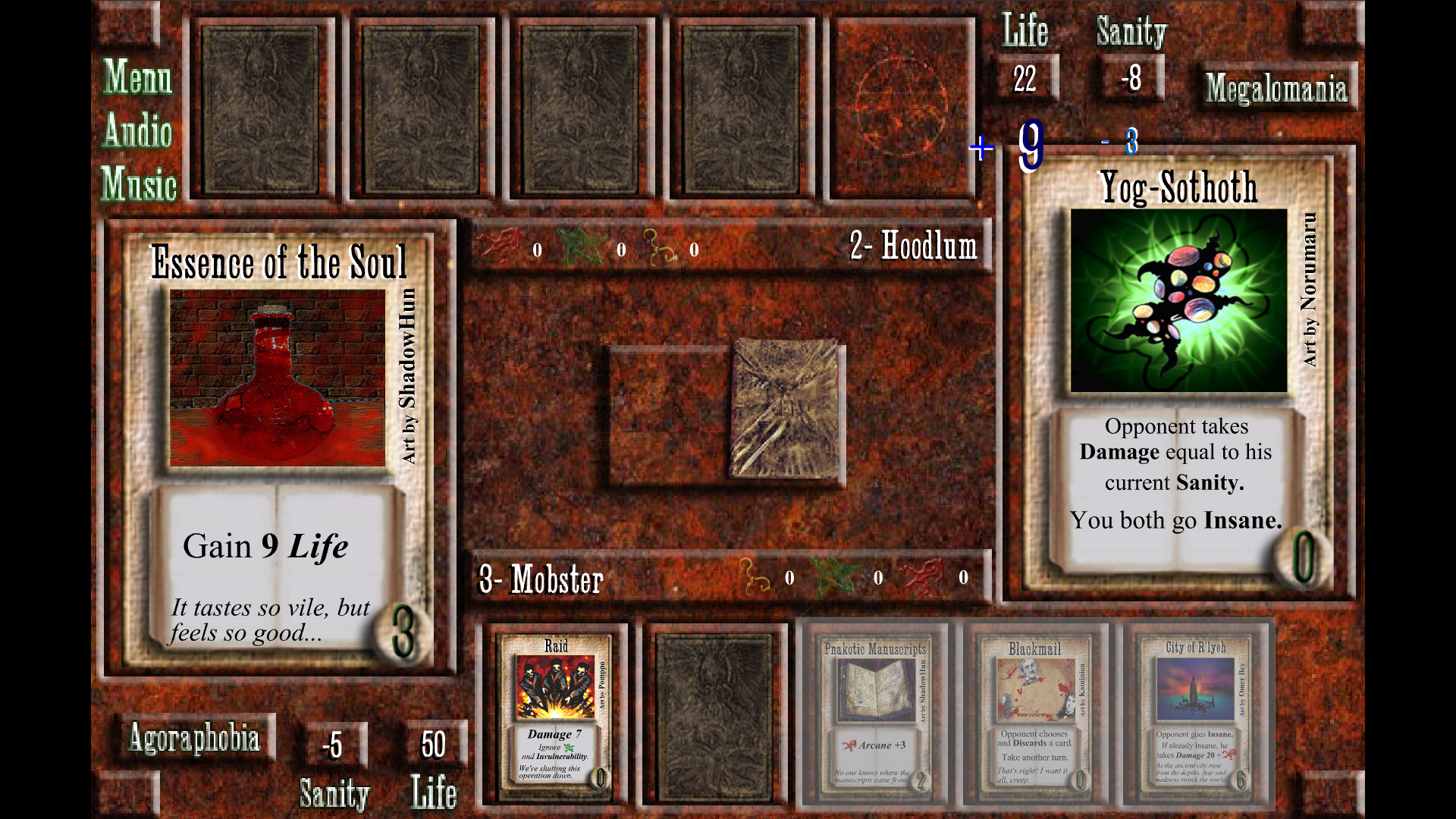This screenshot has height=819, width=1456.
Task: Click the Megalomania status label
Action: (x=1276, y=88)
